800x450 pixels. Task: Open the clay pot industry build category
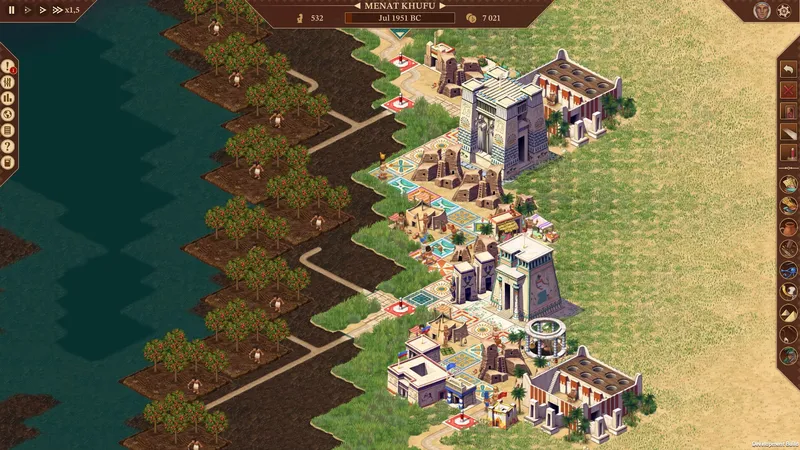click(788, 228)
